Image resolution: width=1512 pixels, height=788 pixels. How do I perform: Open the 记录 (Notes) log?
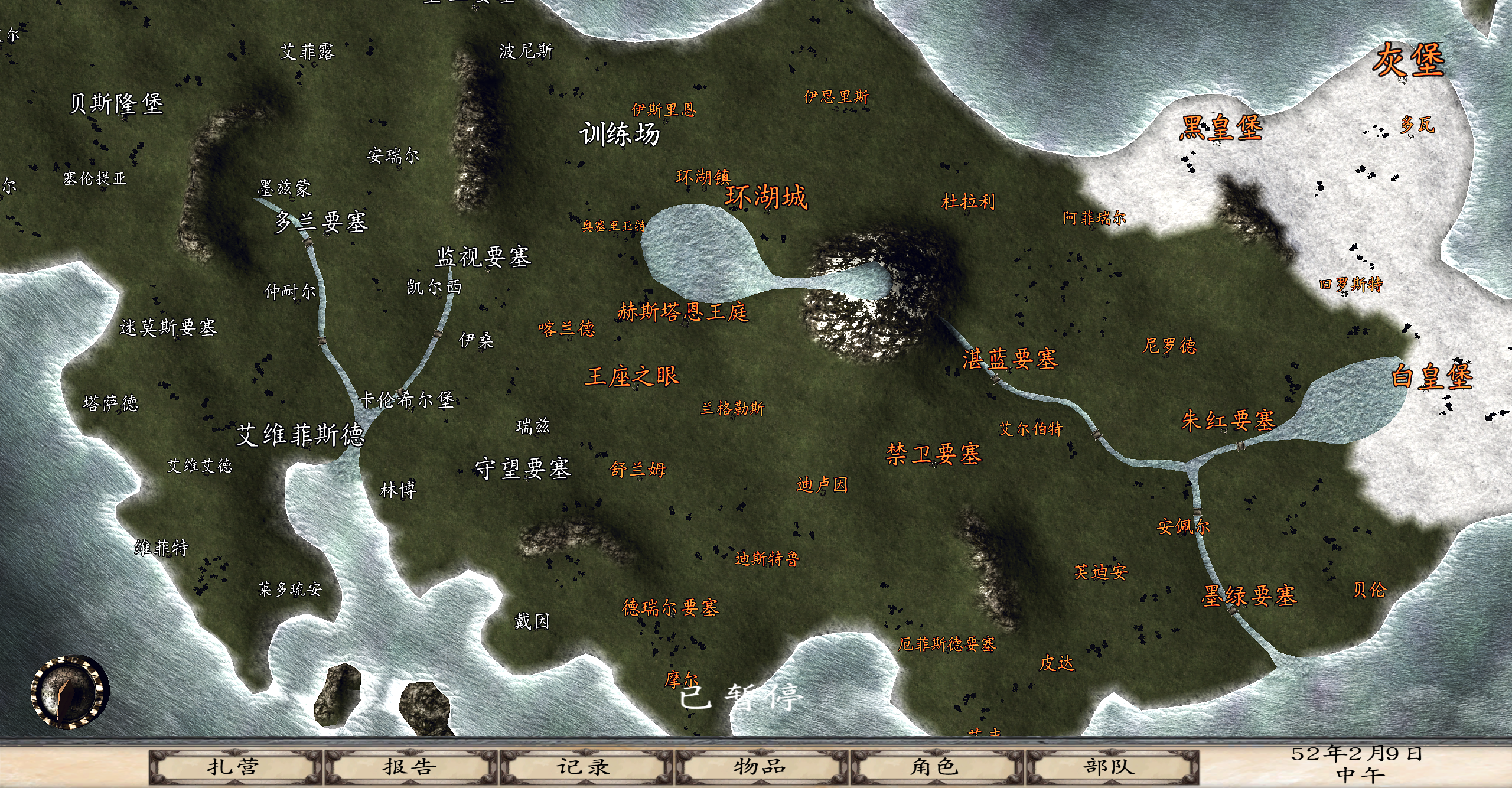tap(585, 767)
